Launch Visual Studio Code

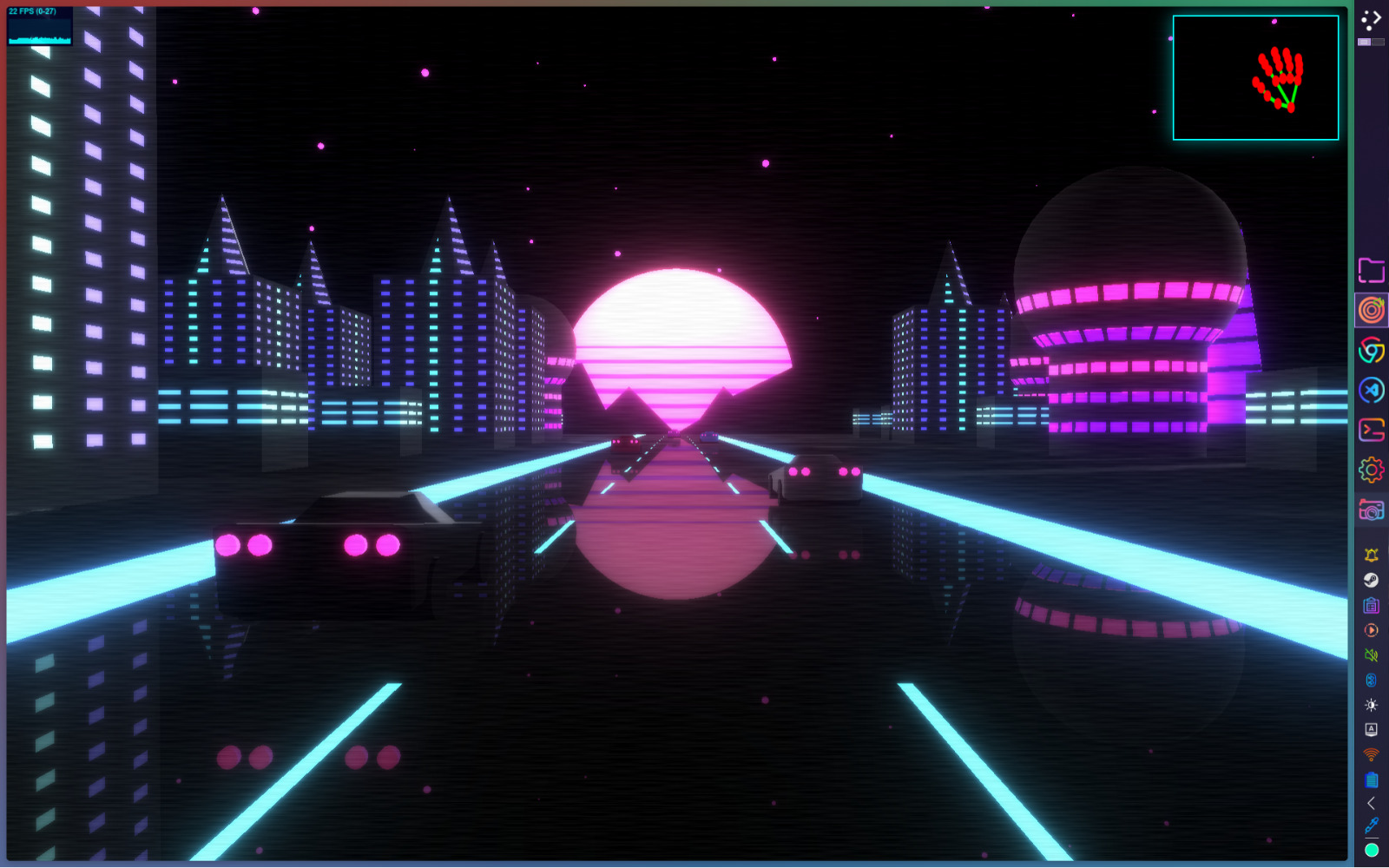click(x=1372, y=390)
